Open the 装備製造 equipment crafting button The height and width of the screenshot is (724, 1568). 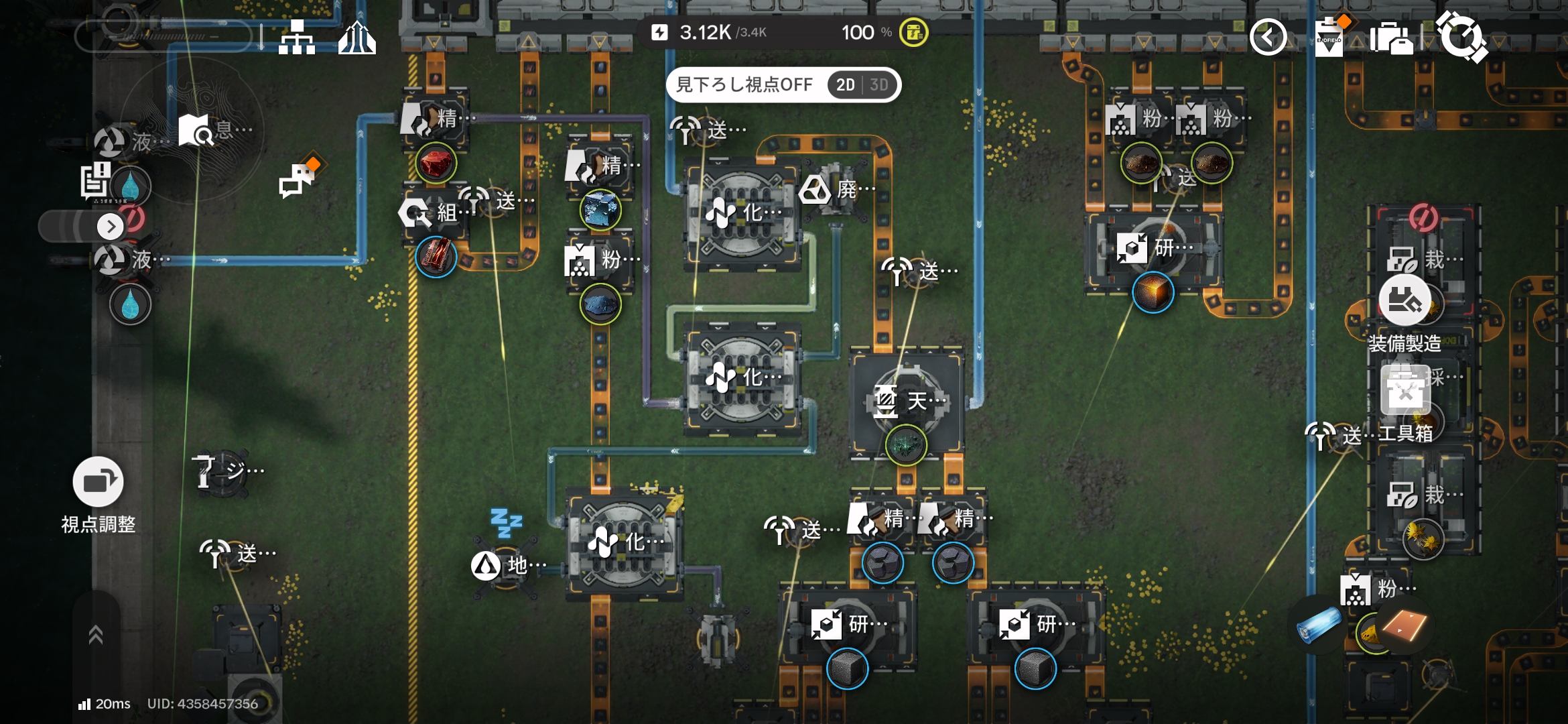click(1404, 301)
